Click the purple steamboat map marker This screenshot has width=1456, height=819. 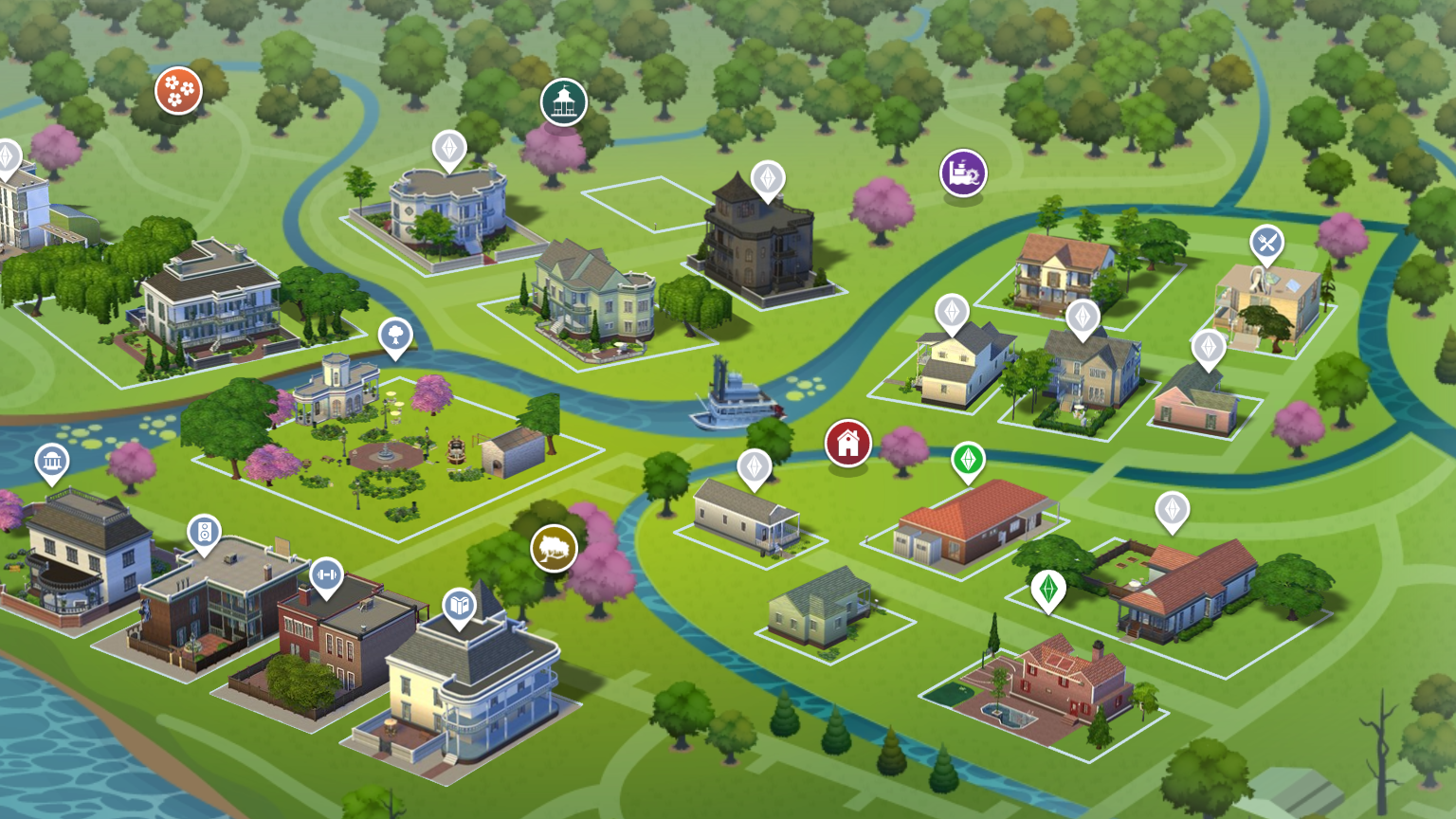963,173
